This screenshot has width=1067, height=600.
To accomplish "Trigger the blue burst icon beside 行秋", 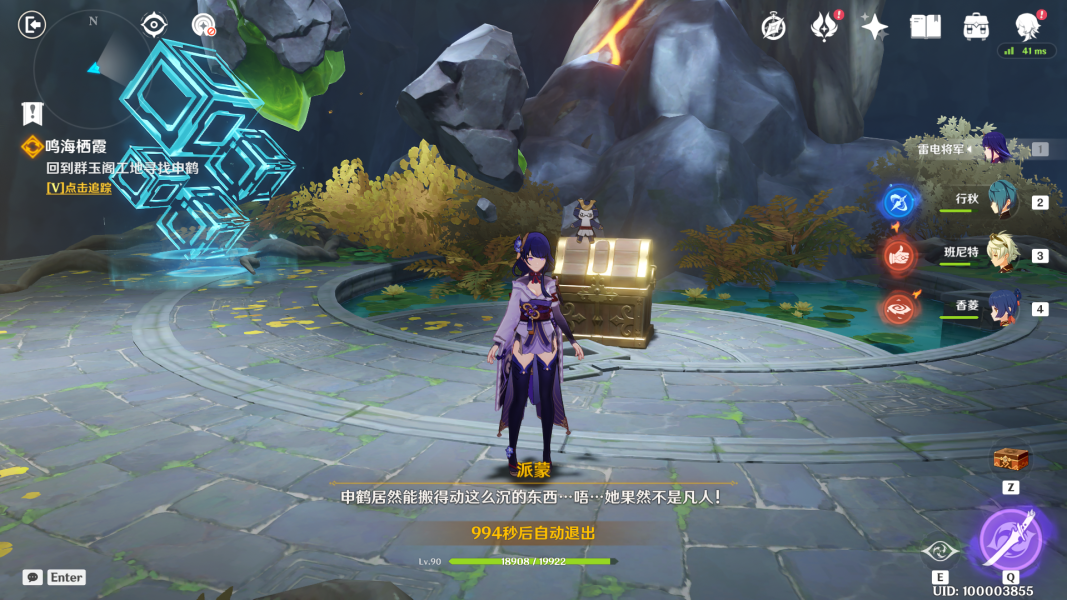I will (898, 202).
